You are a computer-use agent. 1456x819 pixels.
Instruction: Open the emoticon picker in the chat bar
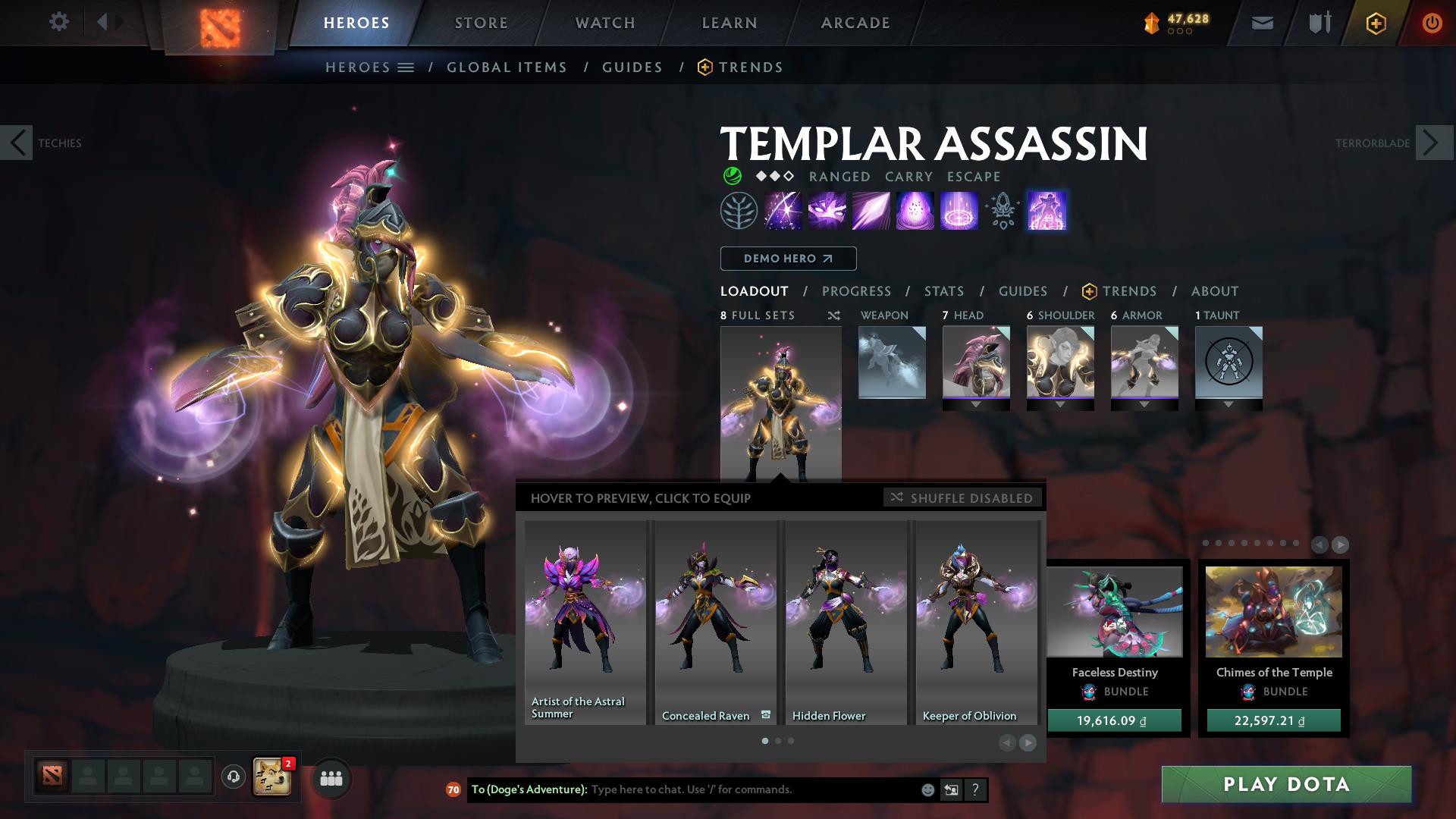coord(927,789)
